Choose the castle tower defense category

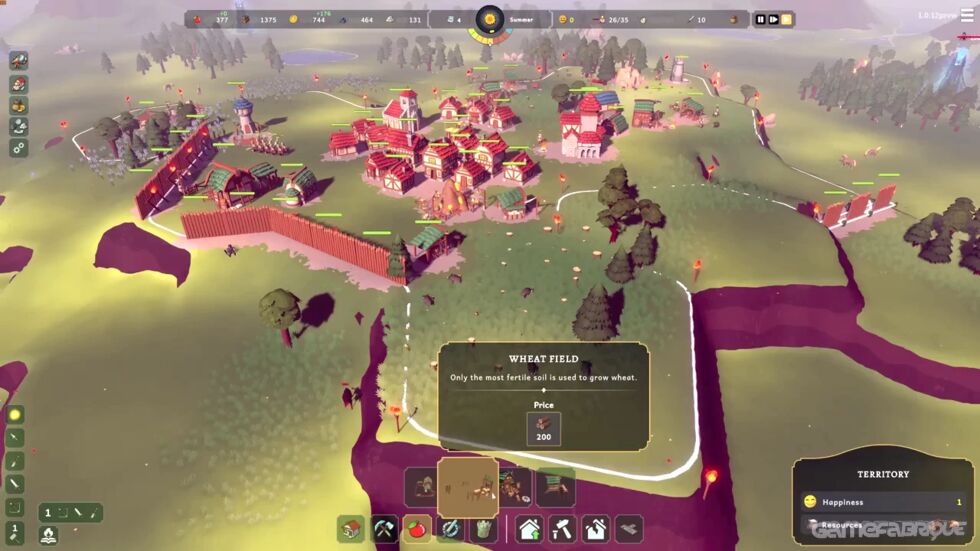coord(484,528)
